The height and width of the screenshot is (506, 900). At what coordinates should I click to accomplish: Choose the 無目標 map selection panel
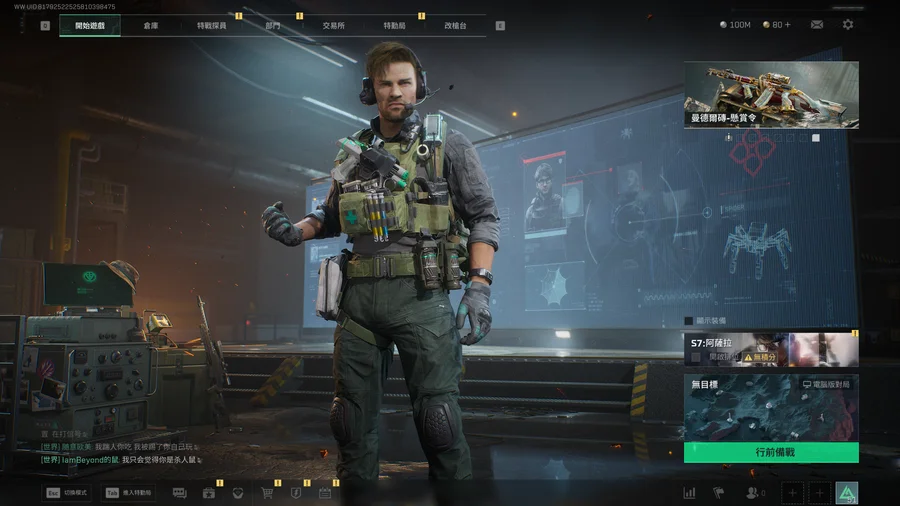pyautogui.click(x=771, y=408)
